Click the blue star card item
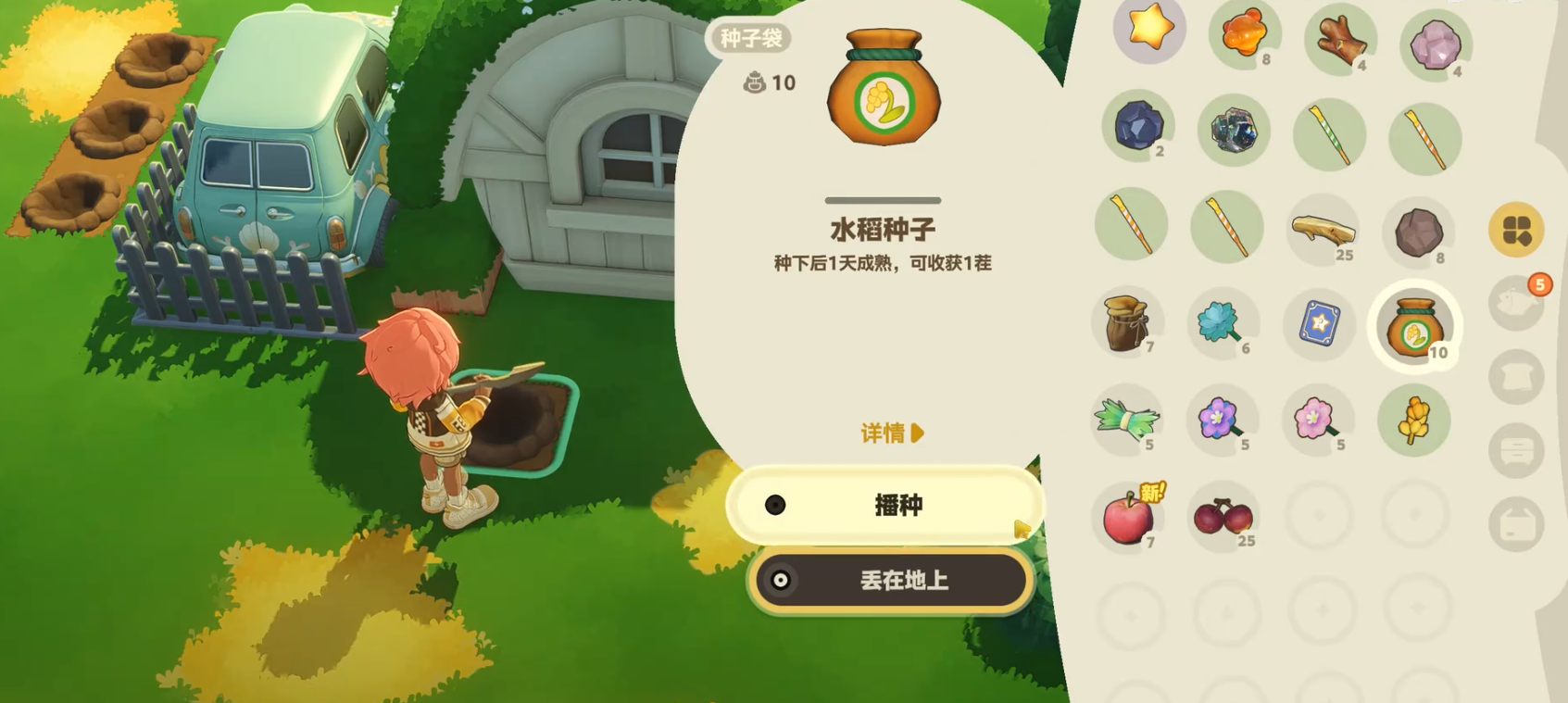Screen dimensions: 1568x703 [1322, 323]
